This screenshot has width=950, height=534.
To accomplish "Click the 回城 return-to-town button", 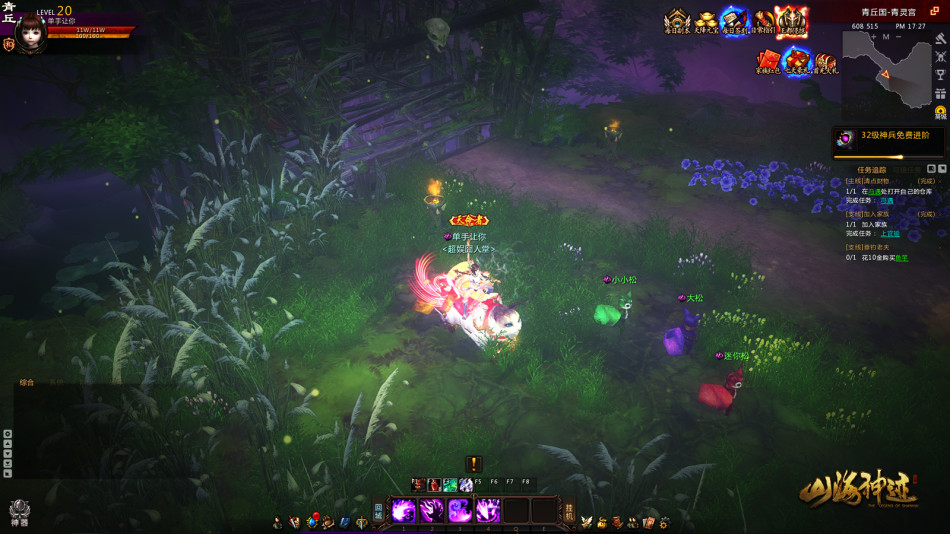I will point(379,511).
